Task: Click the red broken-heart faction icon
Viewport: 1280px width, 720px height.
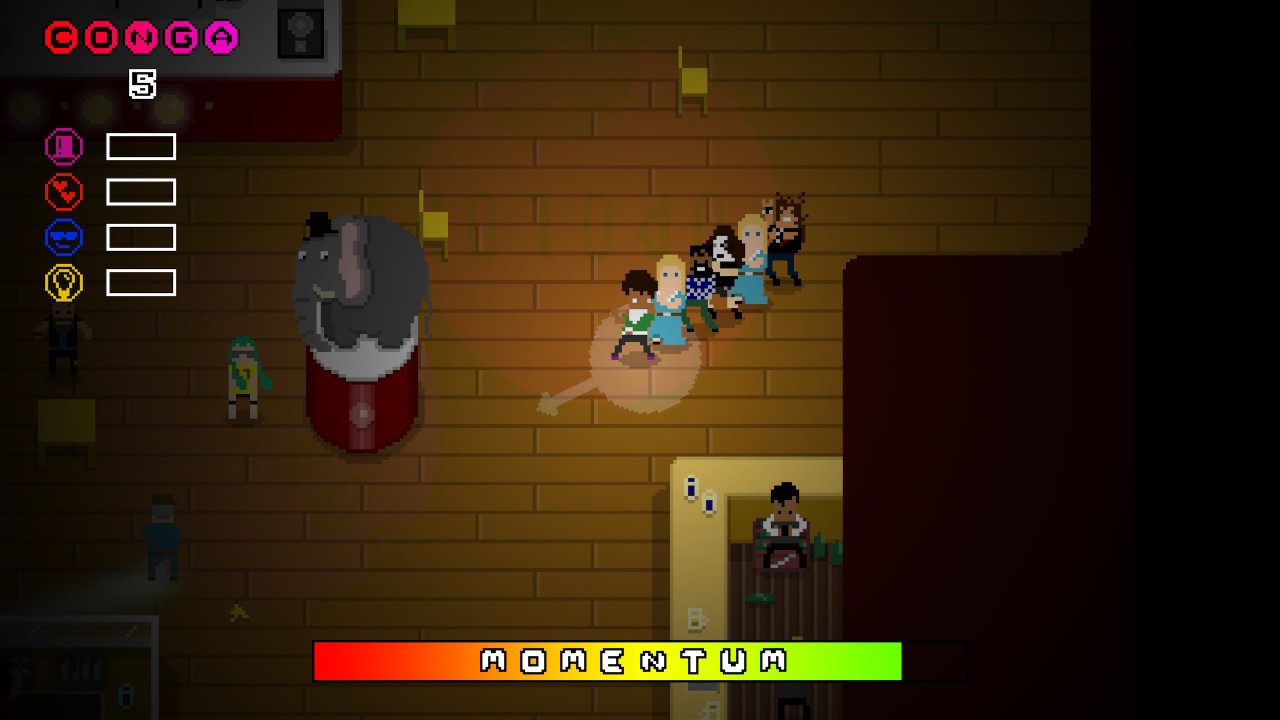Action: (x=63, y=191)
